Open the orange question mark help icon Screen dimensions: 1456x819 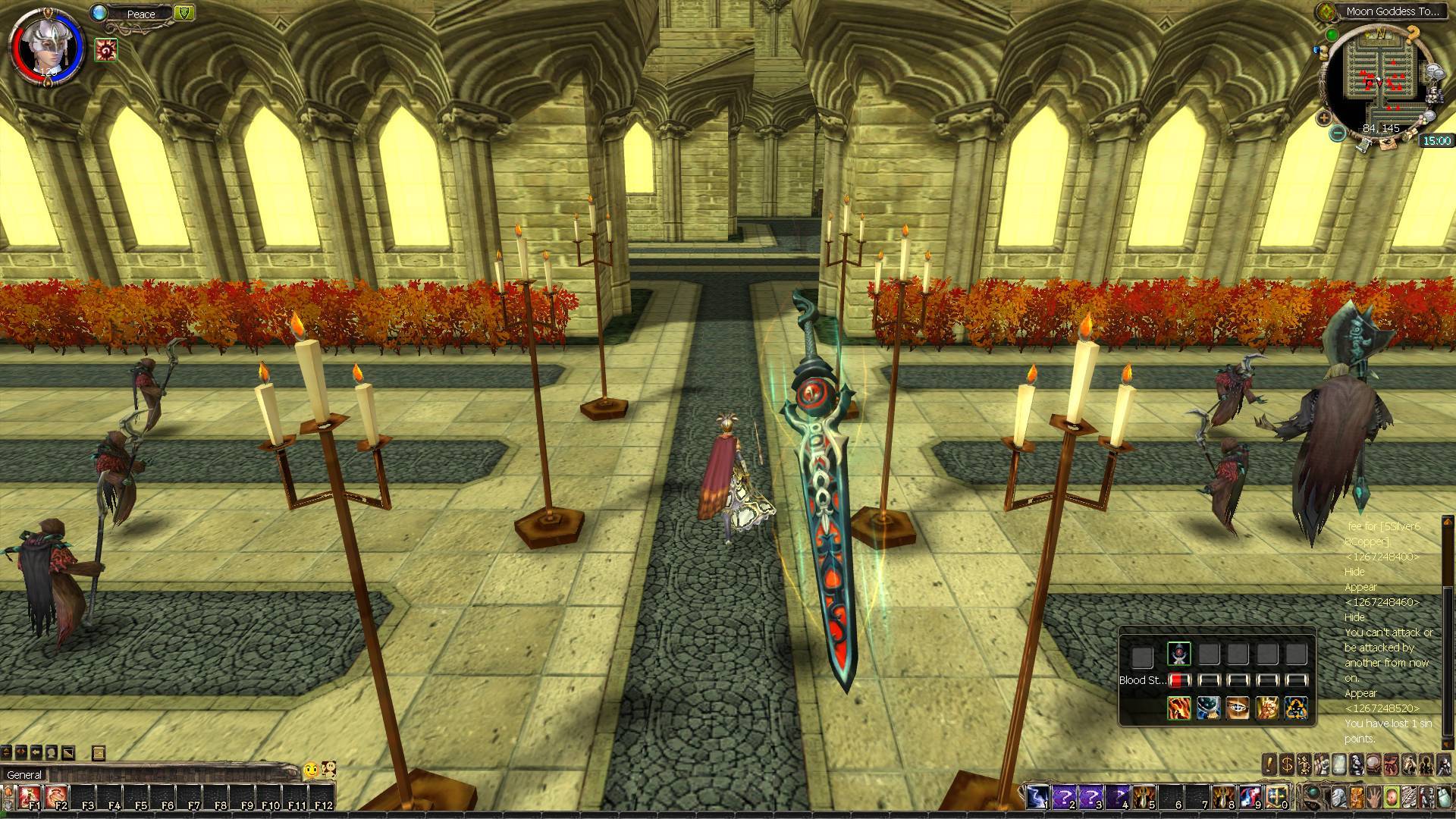(x=1412, y=33)
